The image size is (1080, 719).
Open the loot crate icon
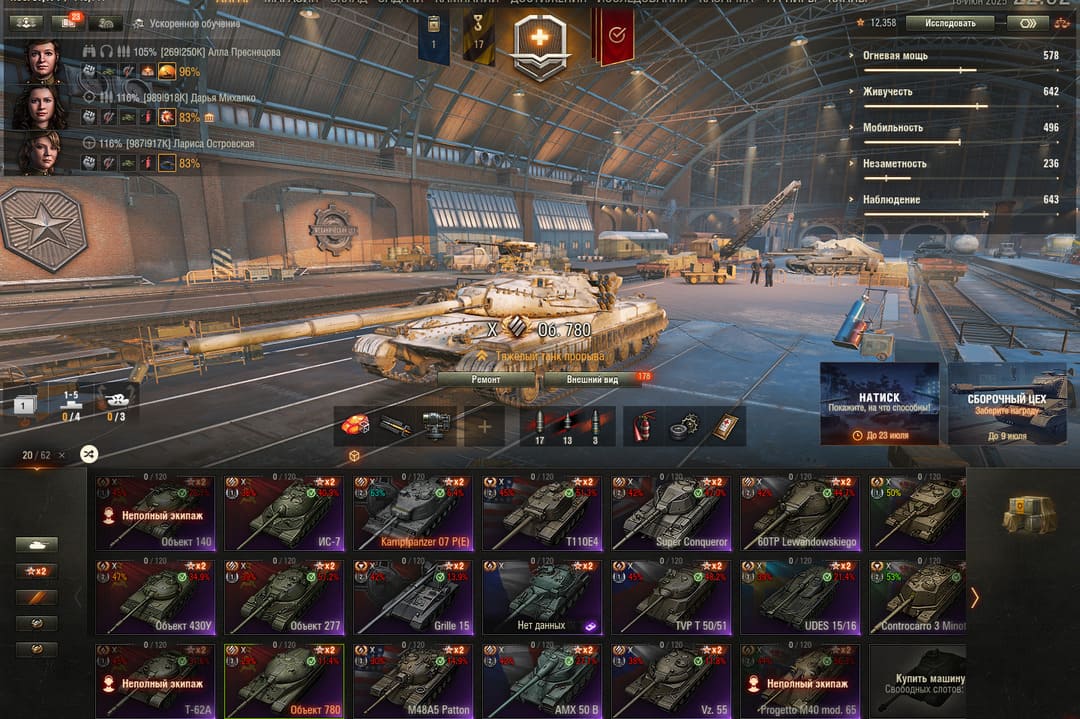(x=1029, y=513)
